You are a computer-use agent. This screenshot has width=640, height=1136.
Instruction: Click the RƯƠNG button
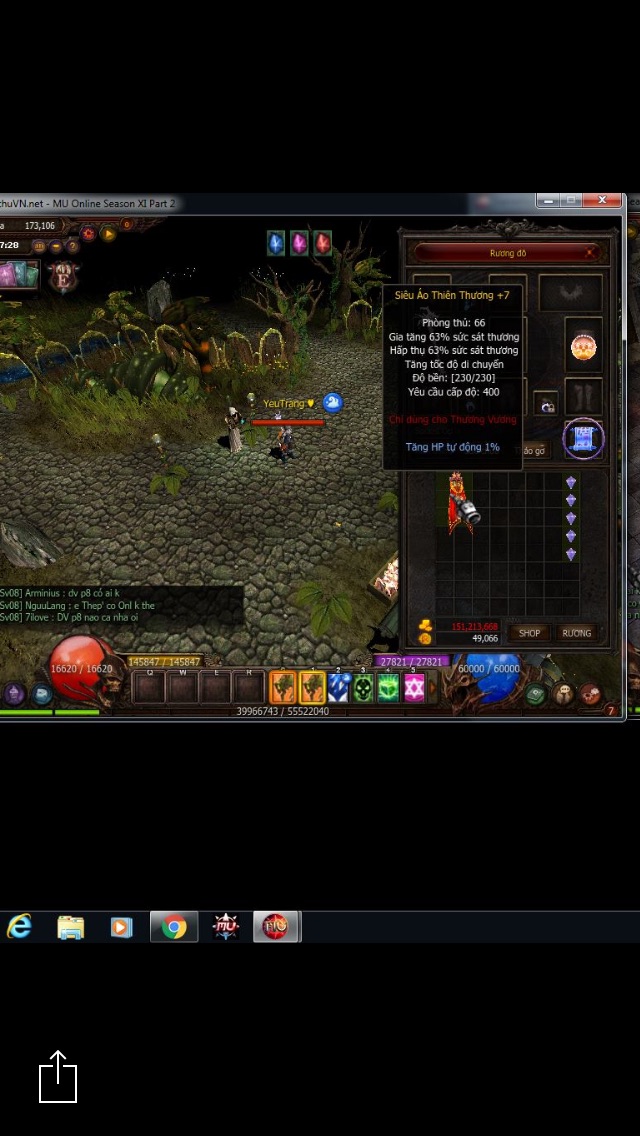(576, 633)
